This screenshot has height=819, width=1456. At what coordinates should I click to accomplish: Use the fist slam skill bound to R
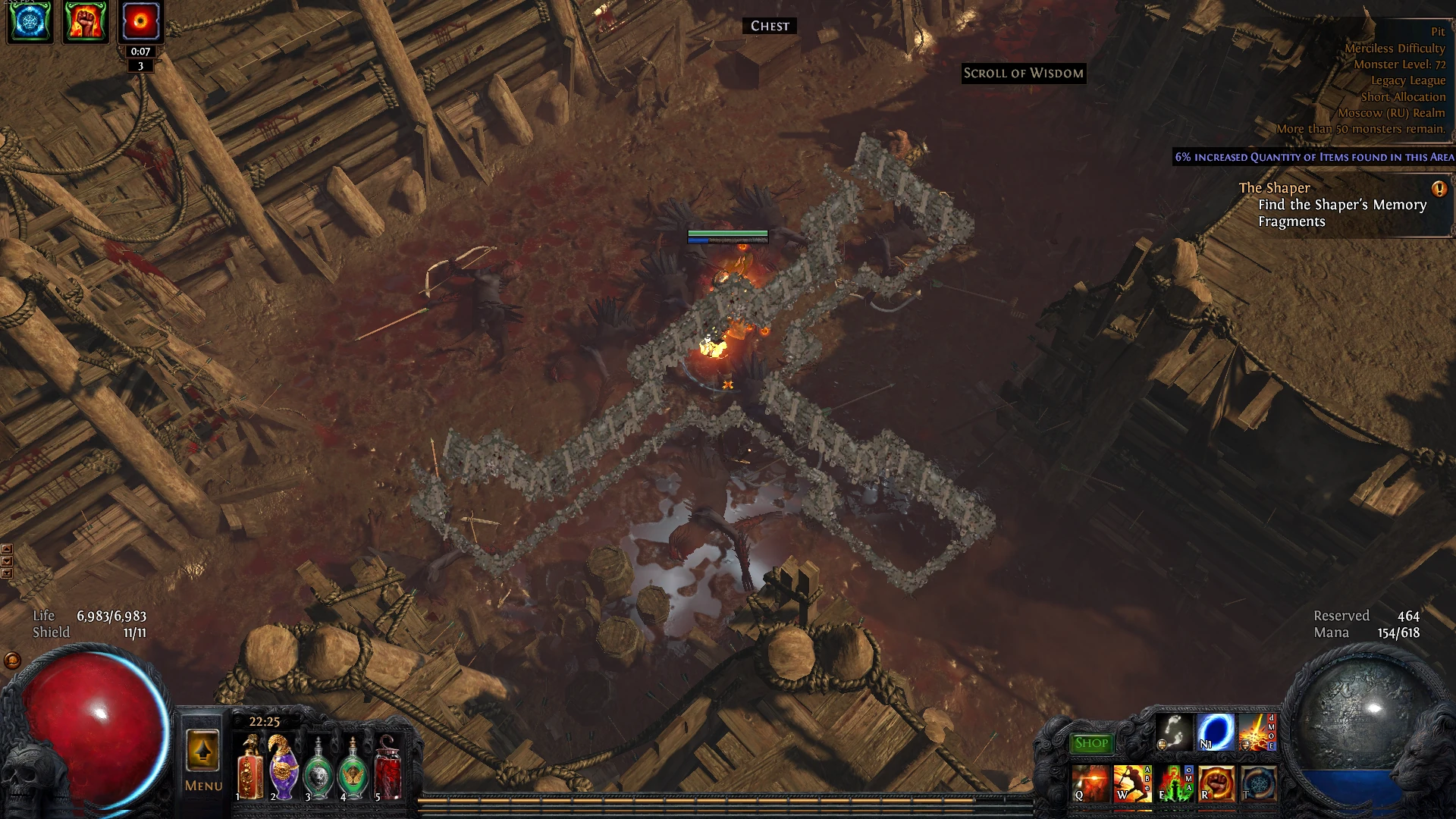click(x=1218, y=783)
